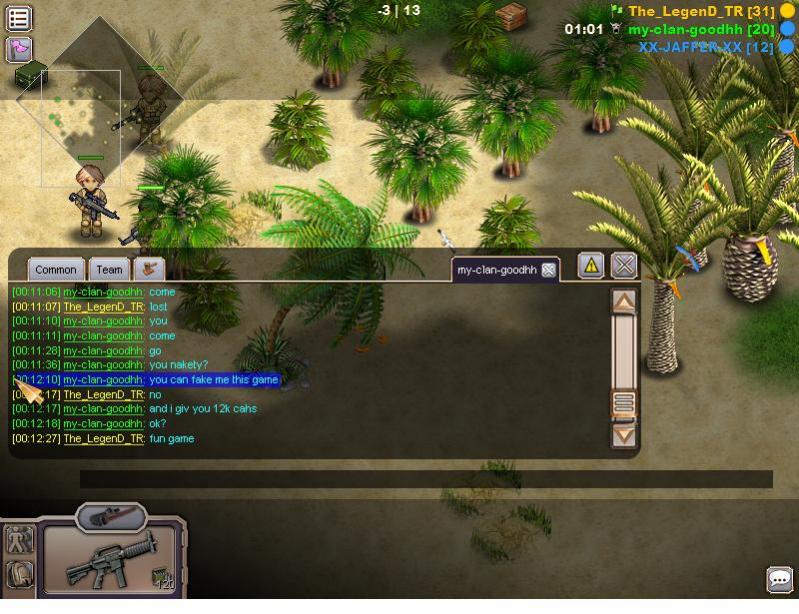Switch to the Common chat tab
This screenshot has height=614, width=799.
coord(56,269)
